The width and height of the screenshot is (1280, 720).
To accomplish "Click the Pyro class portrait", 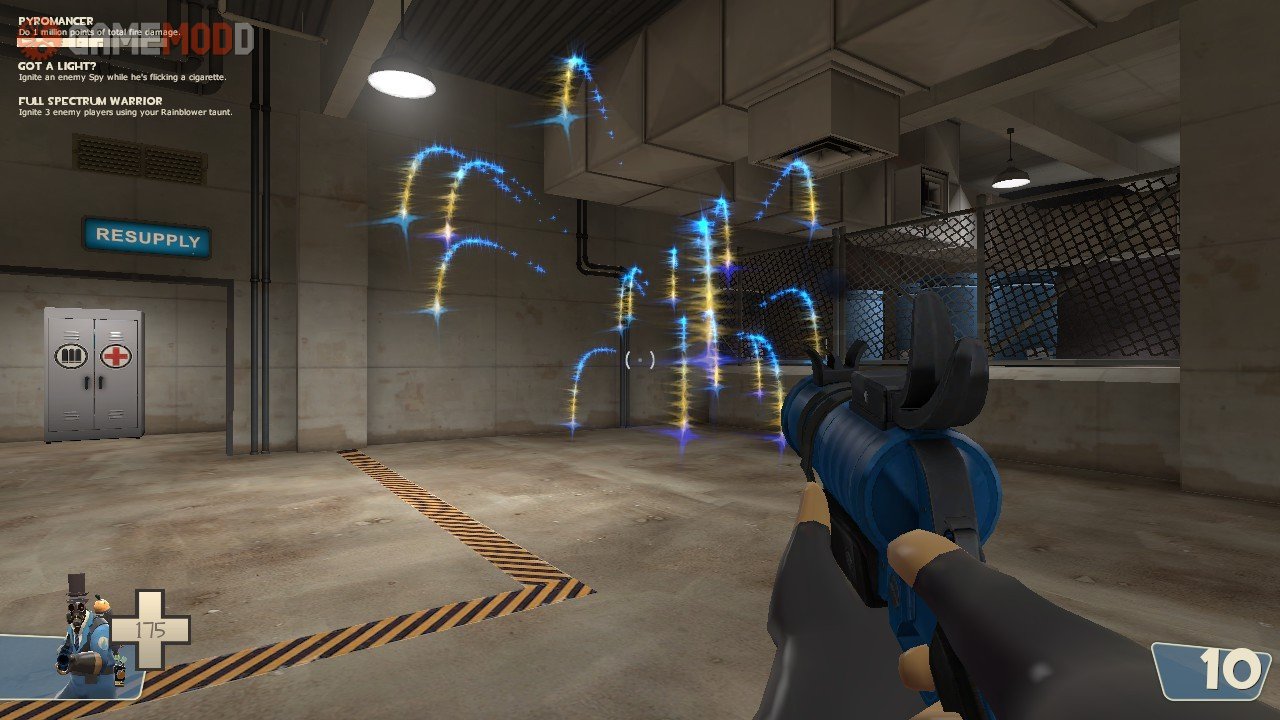I will [x=85, y=634].
